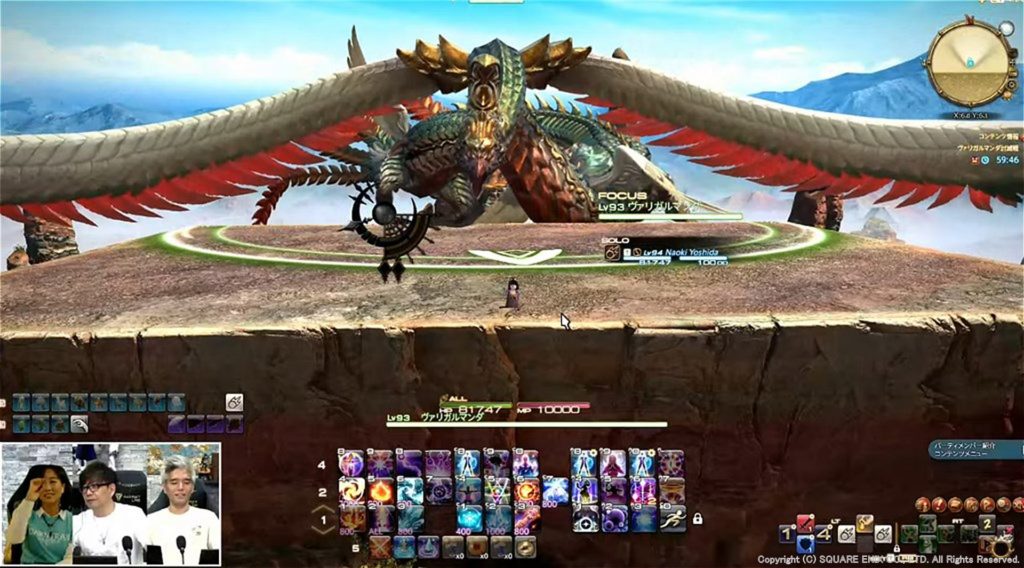The image size is (1024, 568).
Task: Use the gold coin item slot
Action: pyautogui.click(x=526, y=546)
